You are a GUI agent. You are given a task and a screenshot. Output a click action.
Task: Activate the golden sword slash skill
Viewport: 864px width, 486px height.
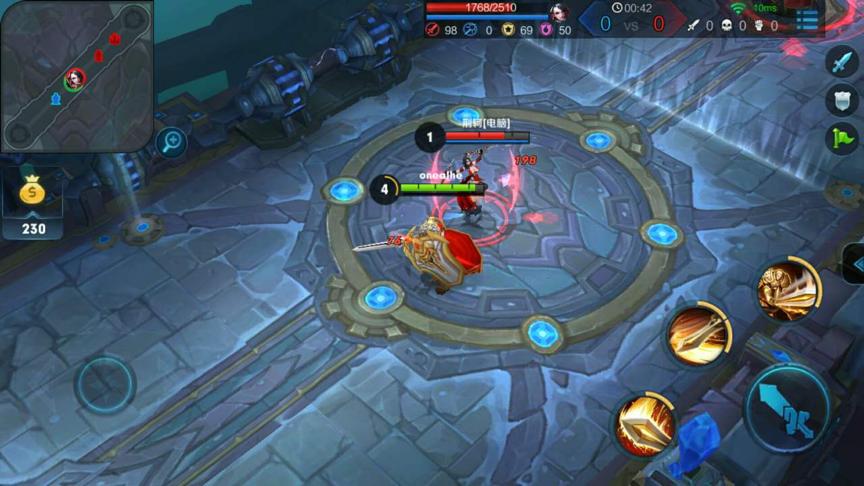point(698,333)
